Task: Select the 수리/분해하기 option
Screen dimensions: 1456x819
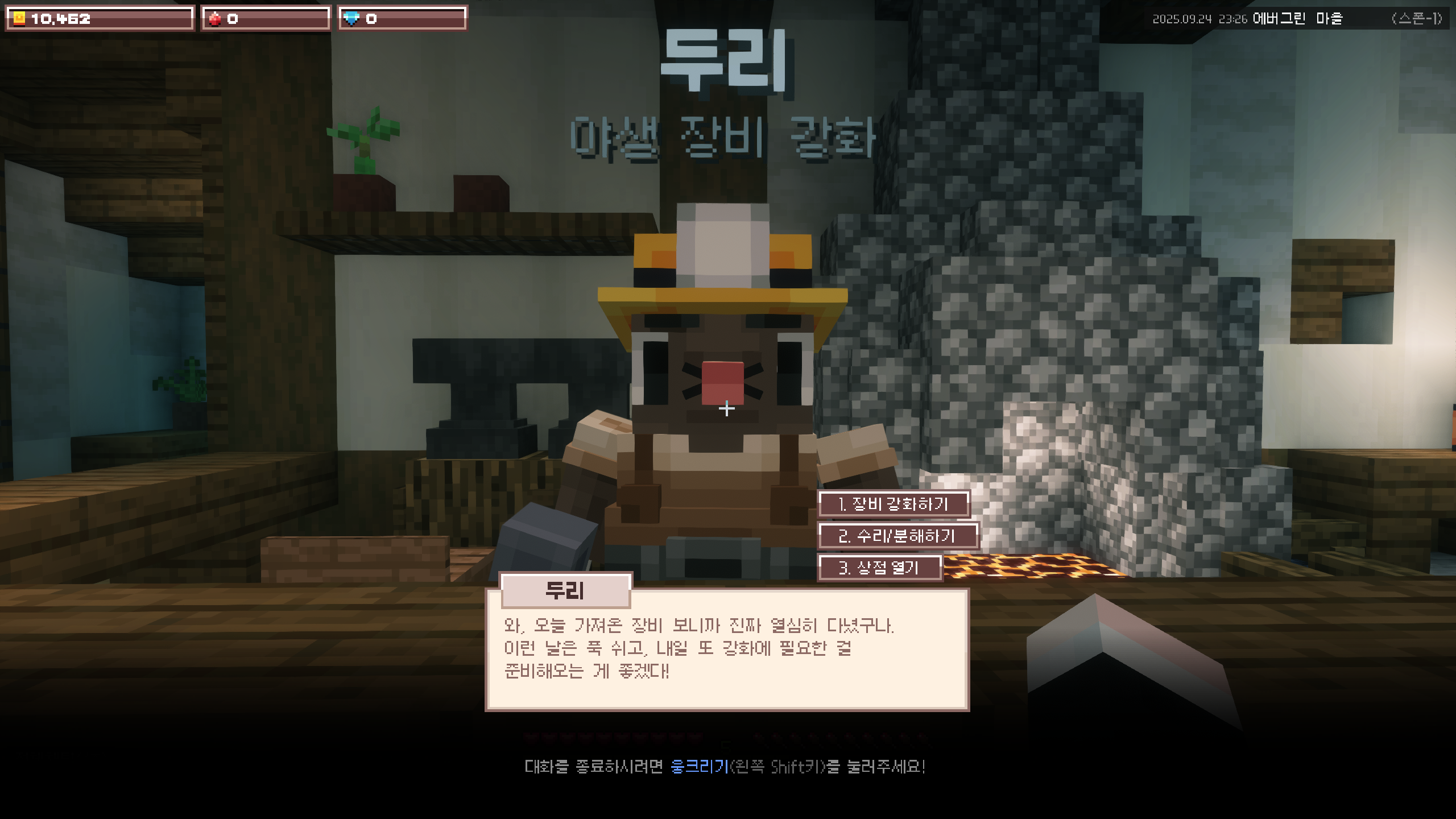Action: pos(897,536)
